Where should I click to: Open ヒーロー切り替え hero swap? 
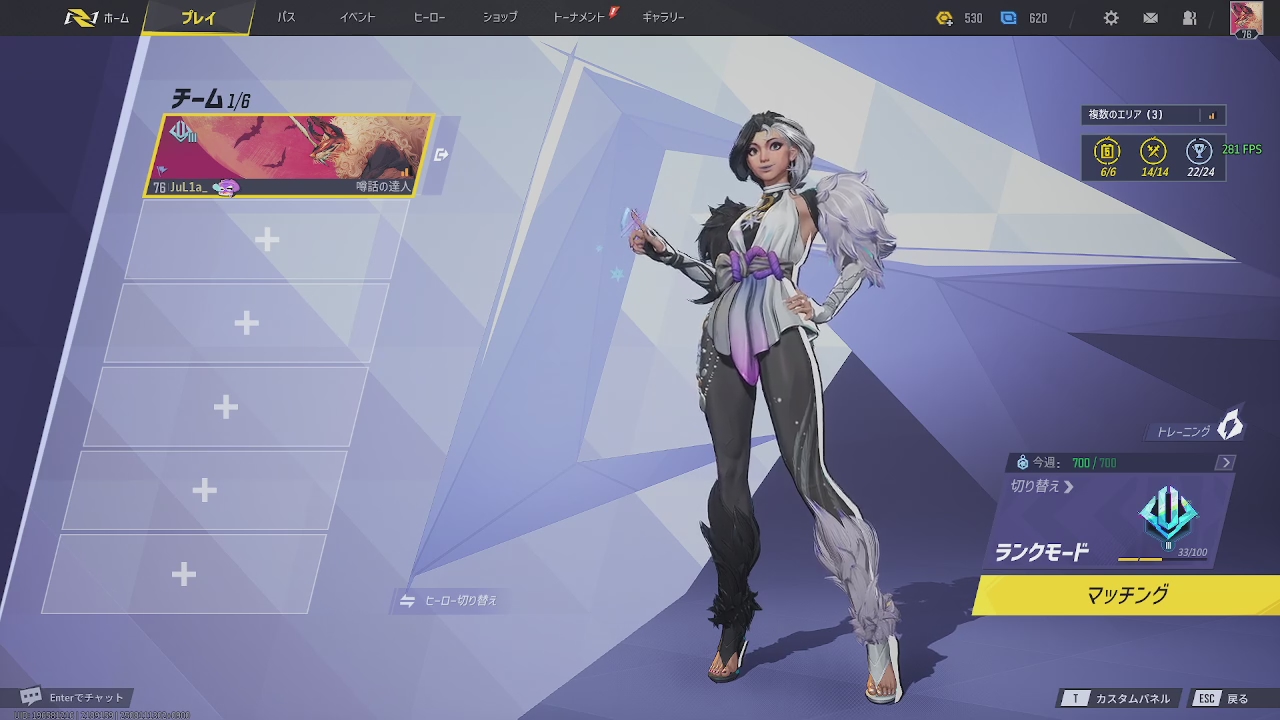tap(450, 601)
